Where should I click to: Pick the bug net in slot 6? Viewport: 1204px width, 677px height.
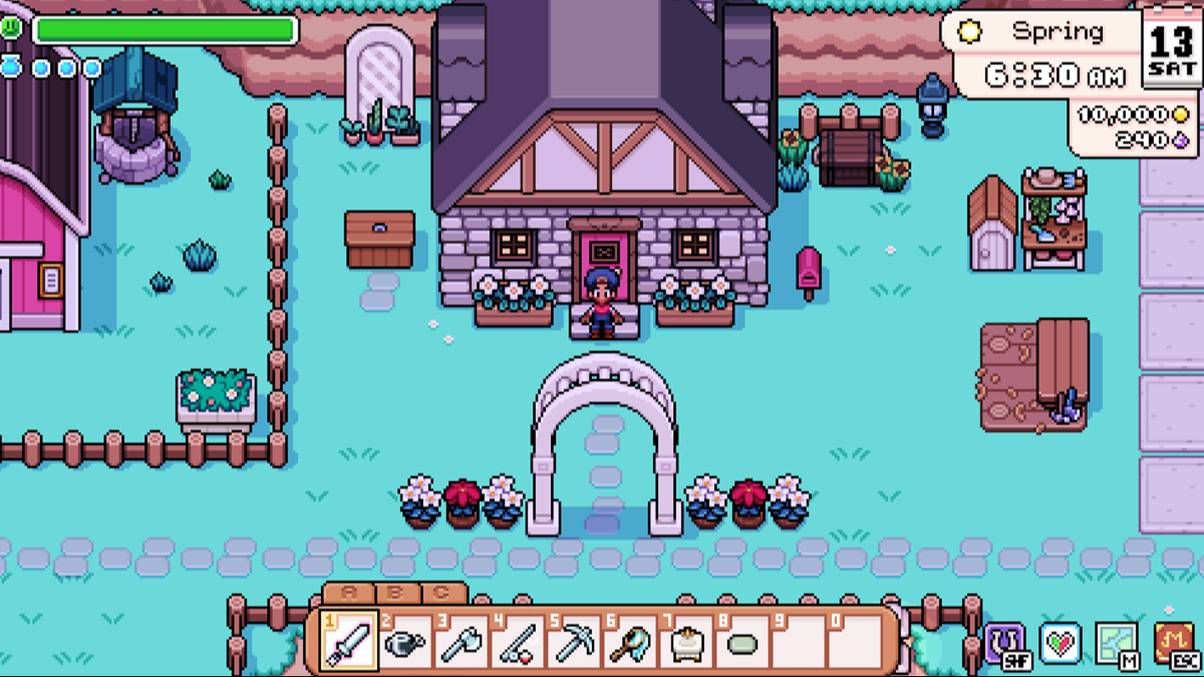coord(630,641)
